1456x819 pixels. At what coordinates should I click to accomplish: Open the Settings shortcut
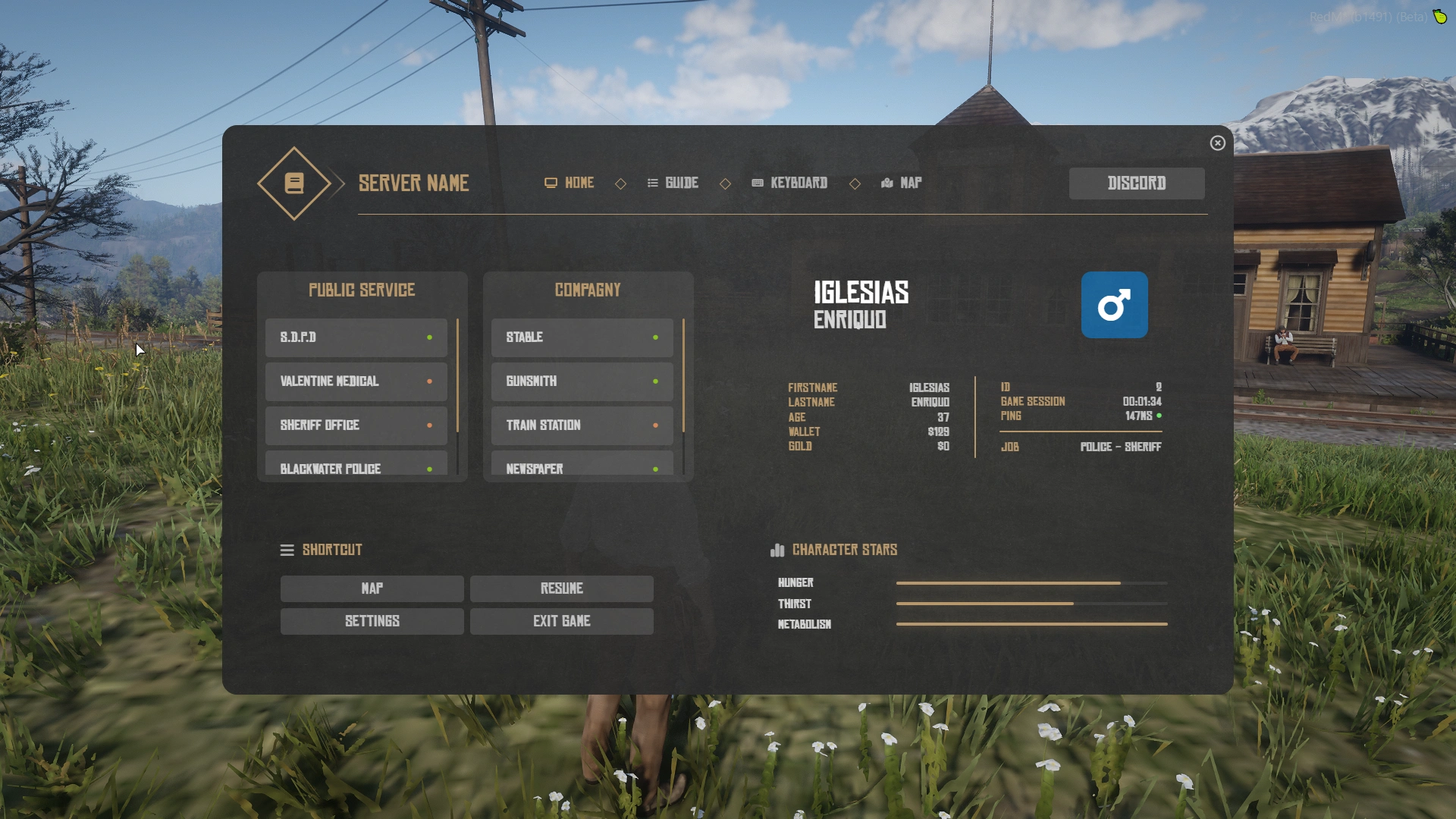pos(372,622)
